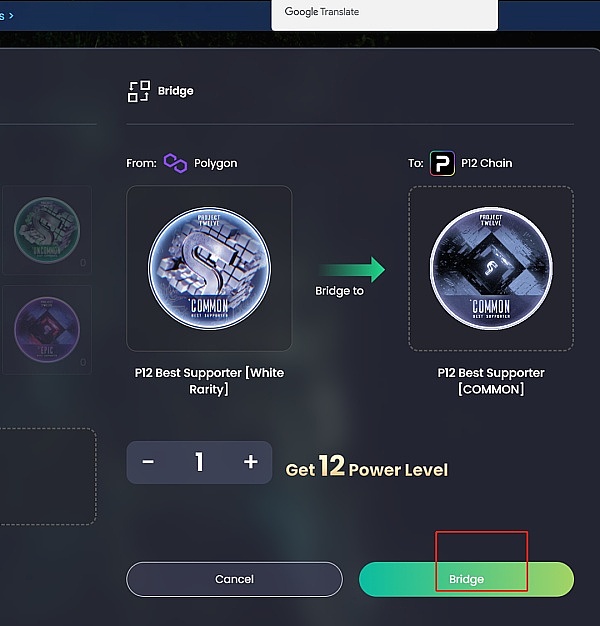Confirm with the green Bridge button
600x626 pixels.
[x=466, y=579]
